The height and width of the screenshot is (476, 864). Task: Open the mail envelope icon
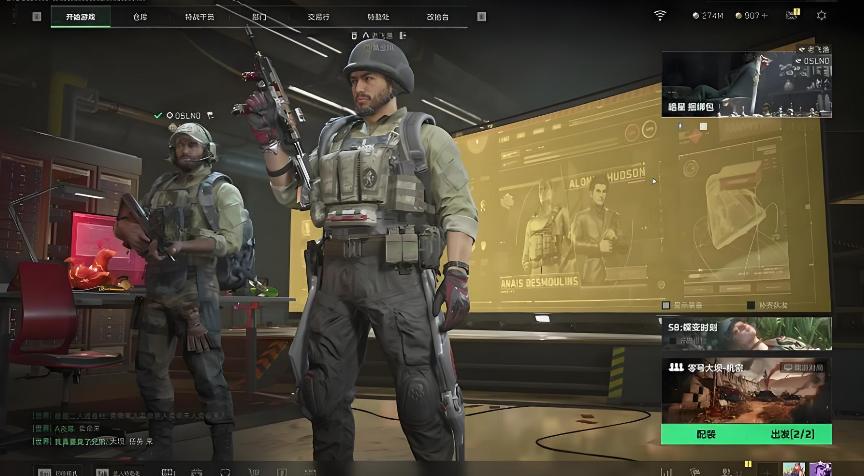pyautogui.click(x=793, y=15)
